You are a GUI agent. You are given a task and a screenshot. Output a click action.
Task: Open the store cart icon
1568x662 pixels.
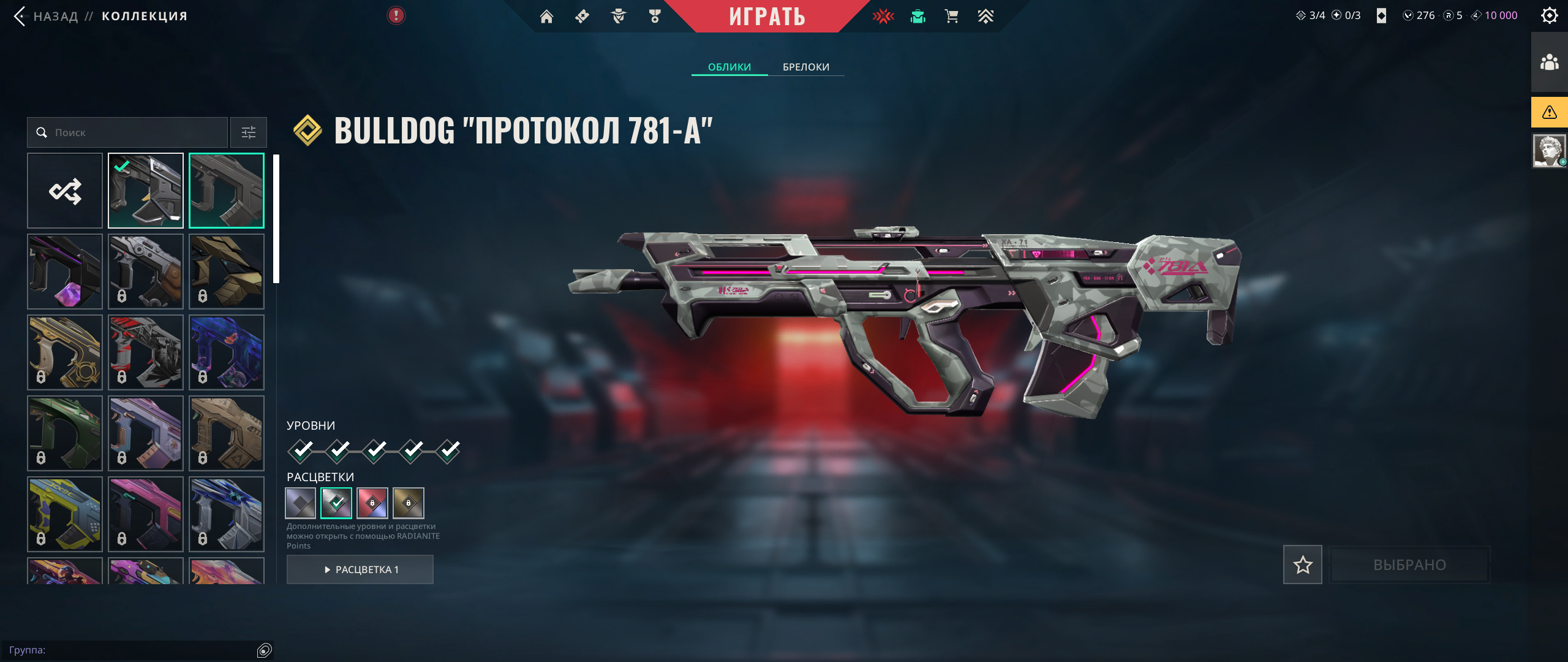(951, 17)
